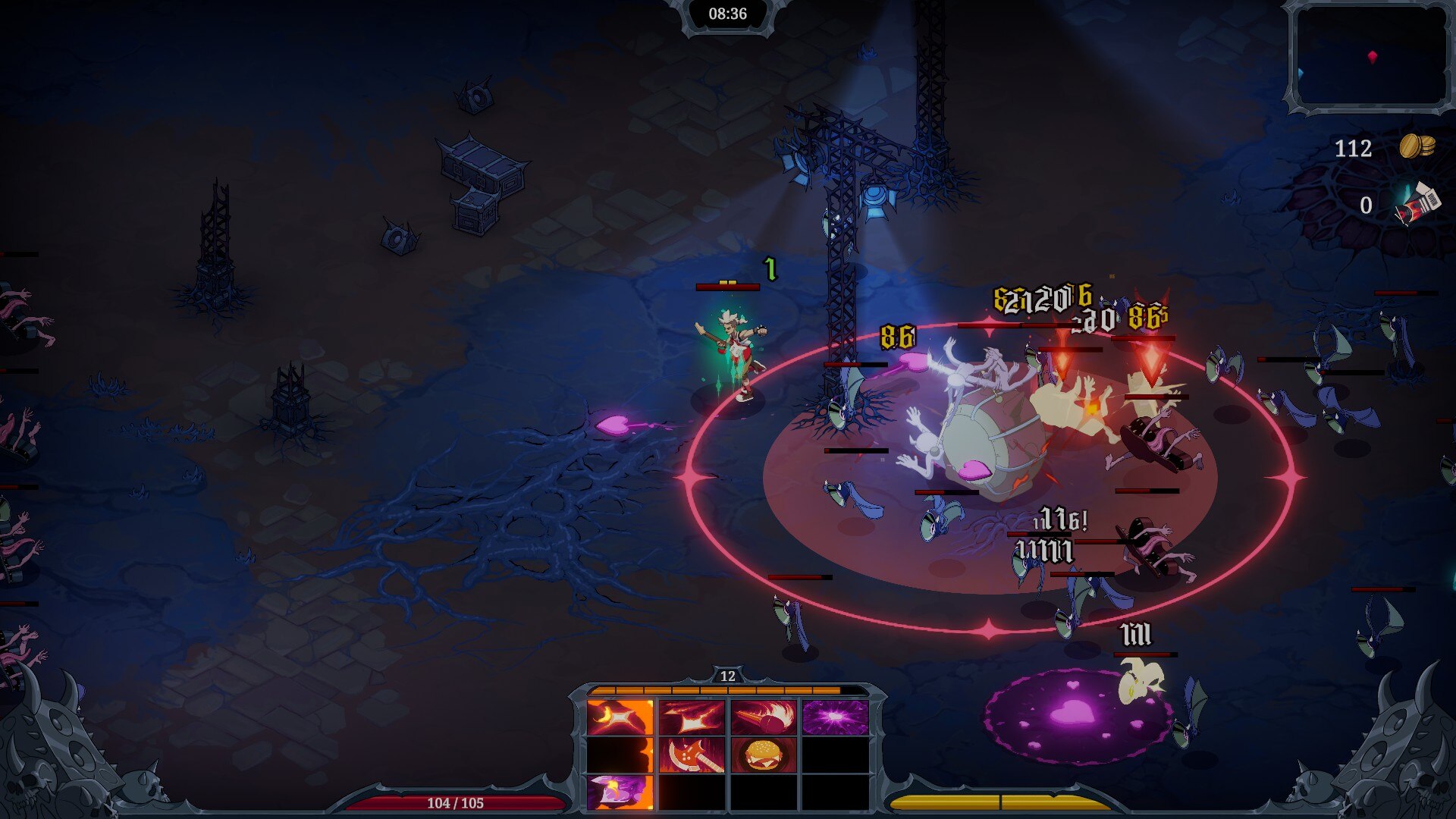This screenshot has width=1456, height=819.
Task: Activate the crescent moon slash ability
Action: point(620,717)
